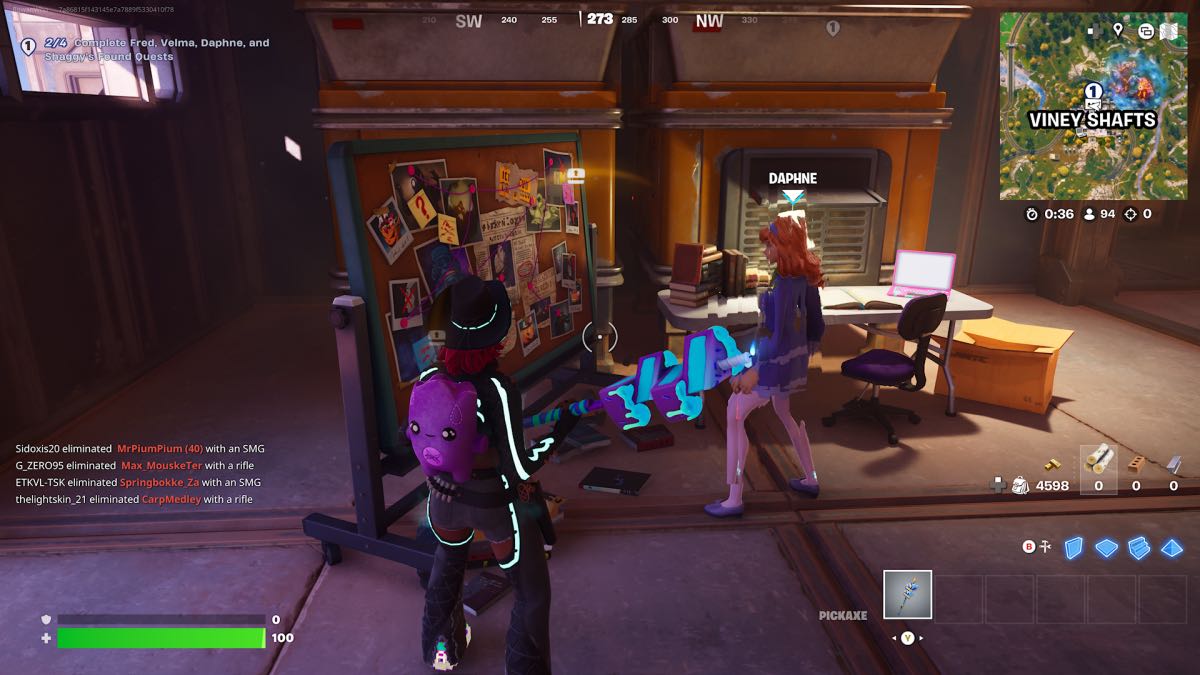
Task: Open the backpack inventory icon
Action: pyautogui.click(x=1021, y=485)
